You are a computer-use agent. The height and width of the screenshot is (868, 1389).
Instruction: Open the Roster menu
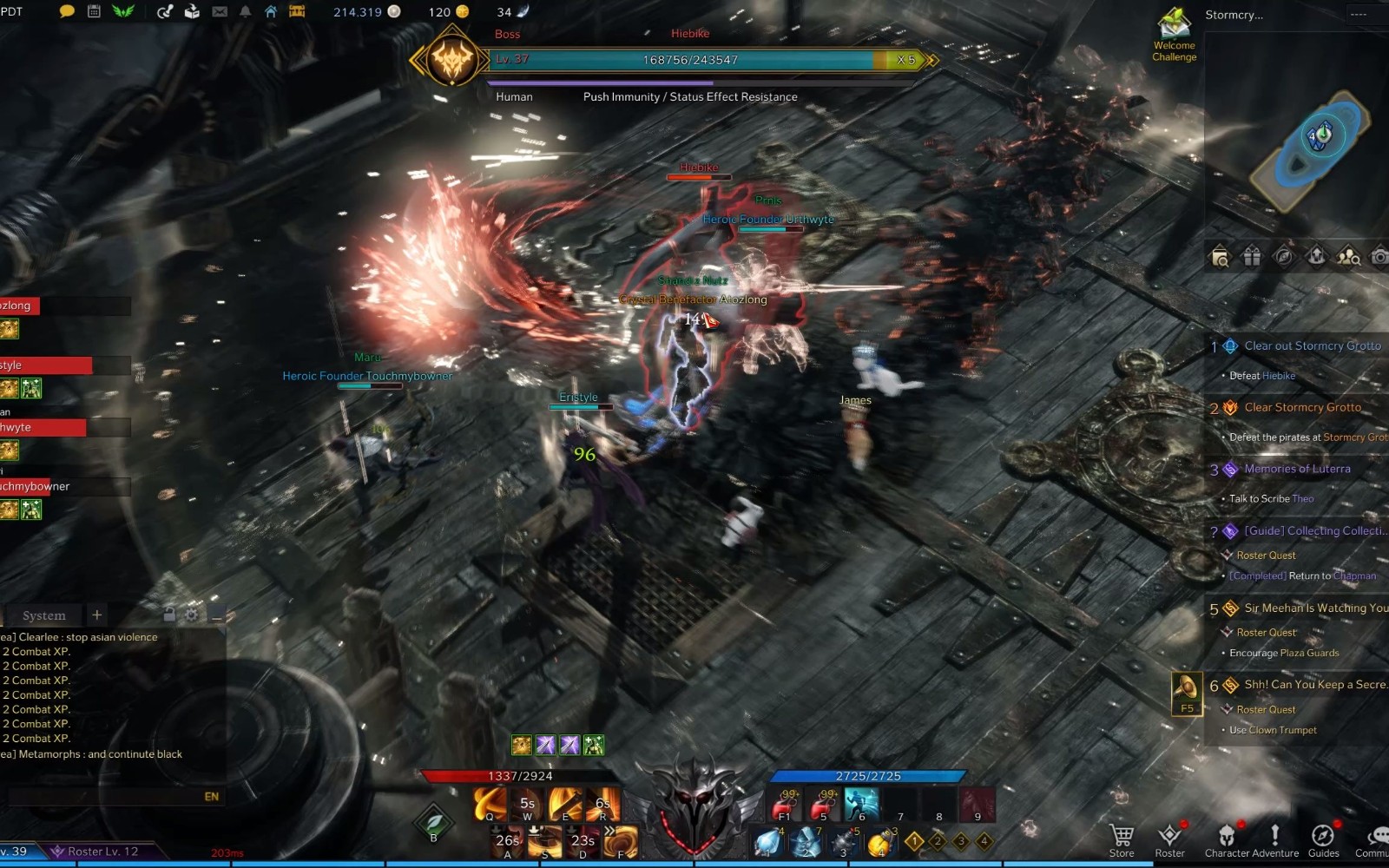(x=1169, y=839)
